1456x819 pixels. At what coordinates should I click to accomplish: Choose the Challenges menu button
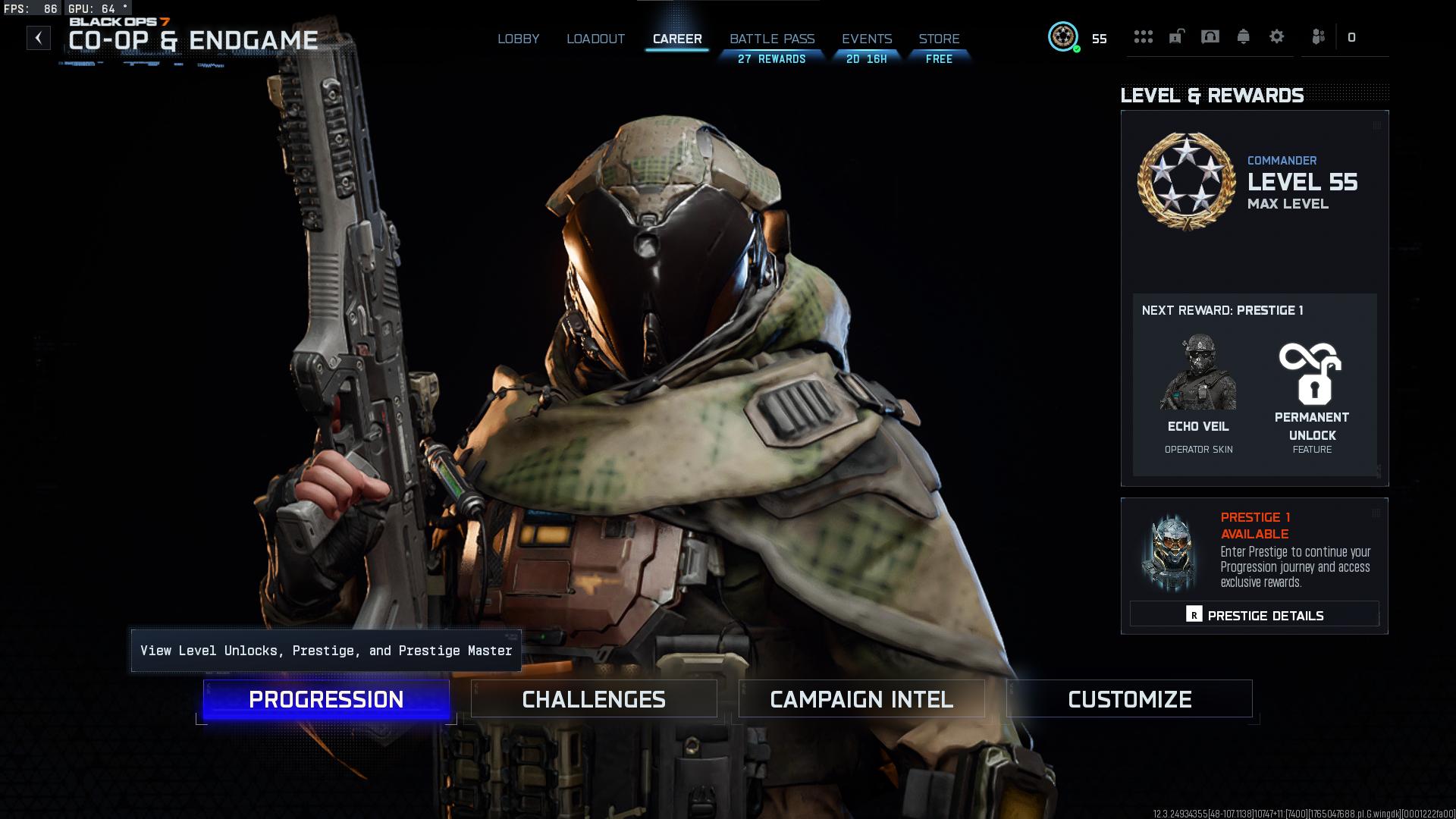pyautogui.click(x=594, y=699)
